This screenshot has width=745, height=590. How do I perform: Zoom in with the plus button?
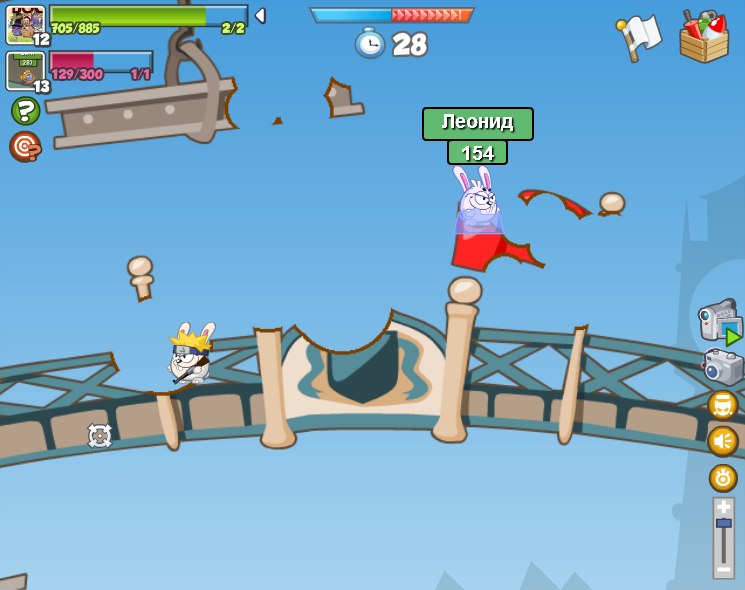pos(723,507)
